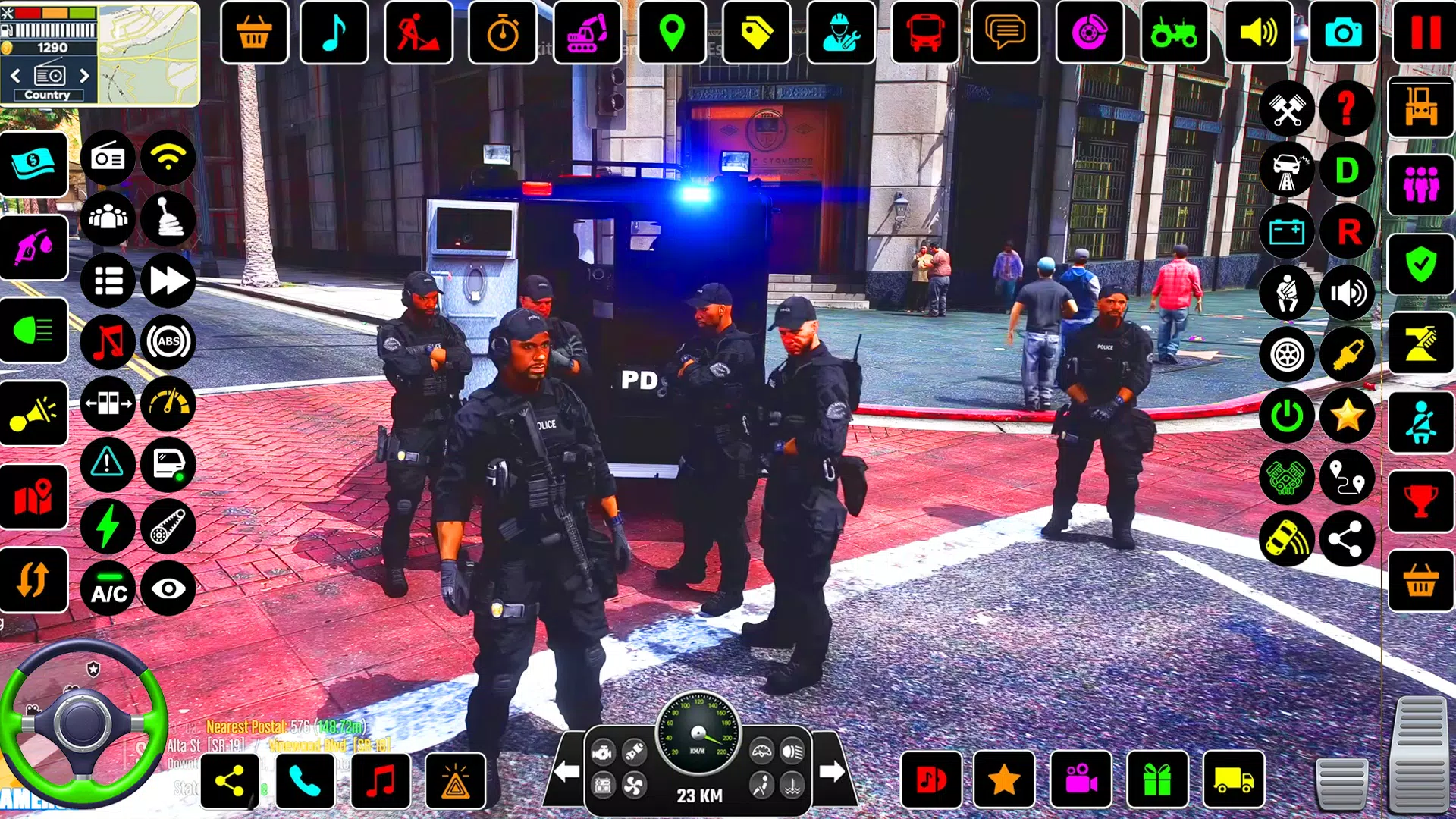
Task: Open the red bus icon
Action: coord(924,33)
